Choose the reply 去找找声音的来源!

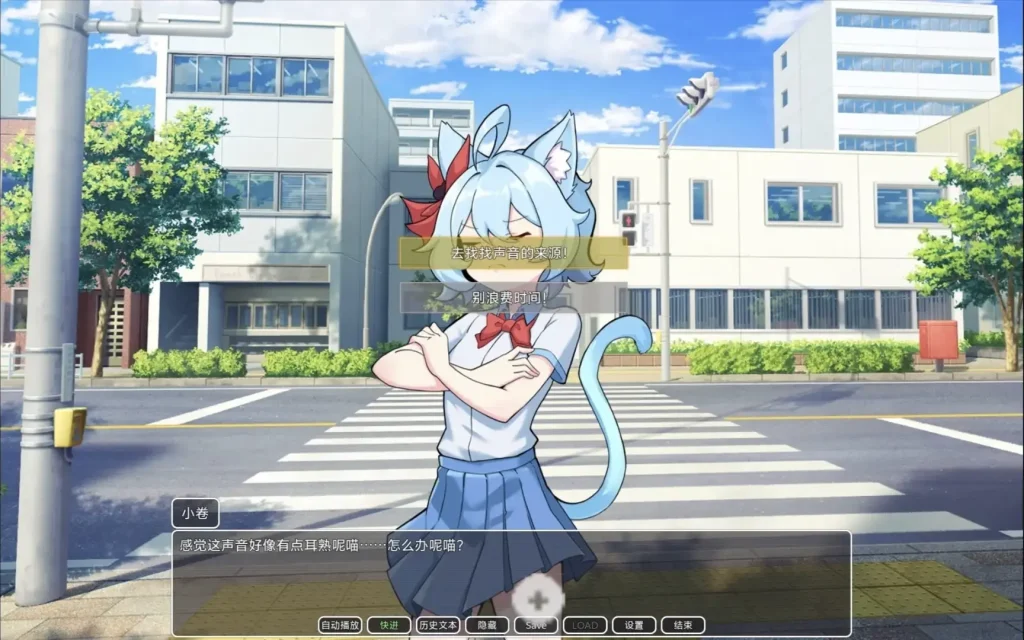coord(514,253)
